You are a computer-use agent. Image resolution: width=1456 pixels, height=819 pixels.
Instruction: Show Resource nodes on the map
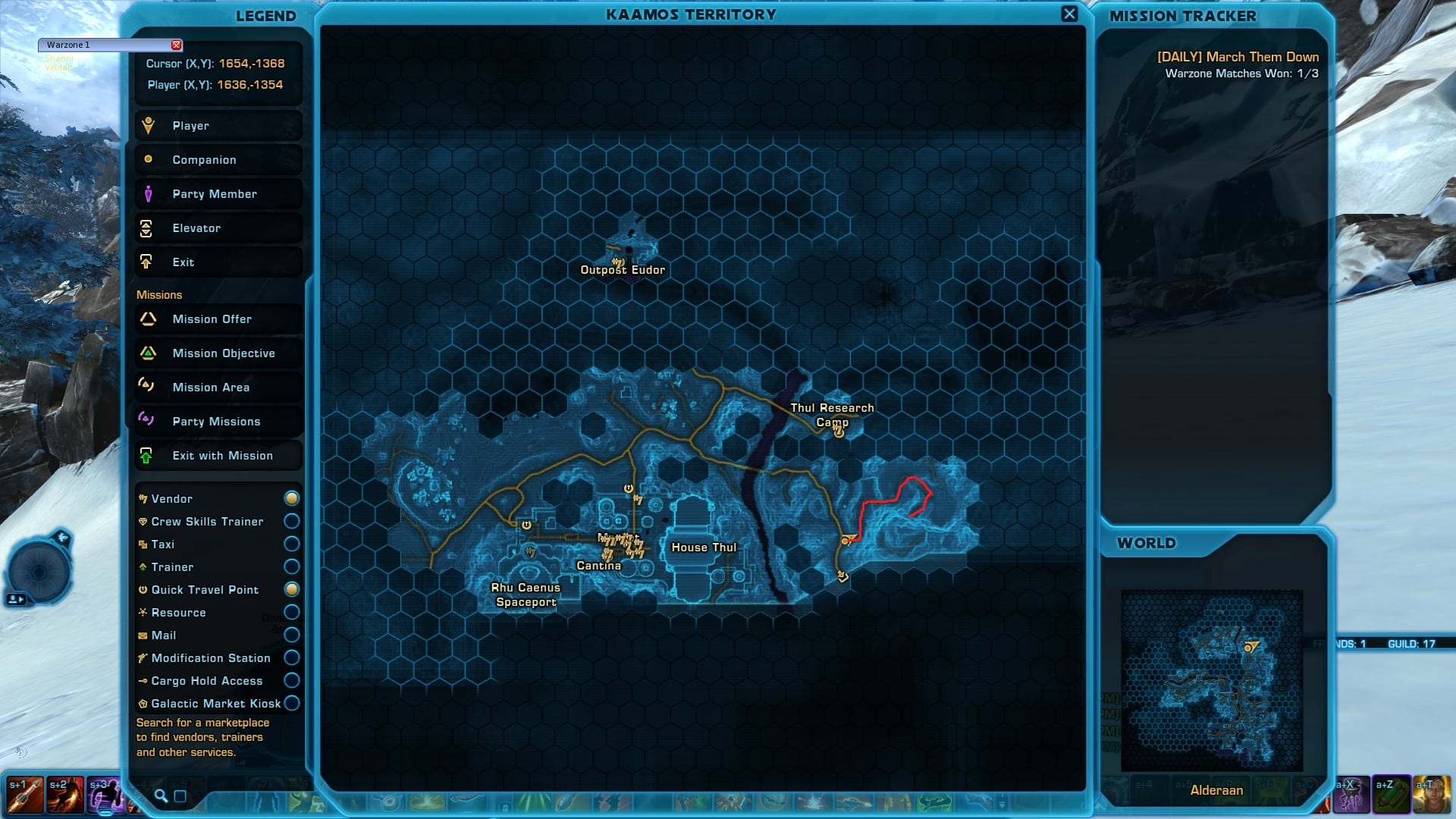(x=291, y=612)
